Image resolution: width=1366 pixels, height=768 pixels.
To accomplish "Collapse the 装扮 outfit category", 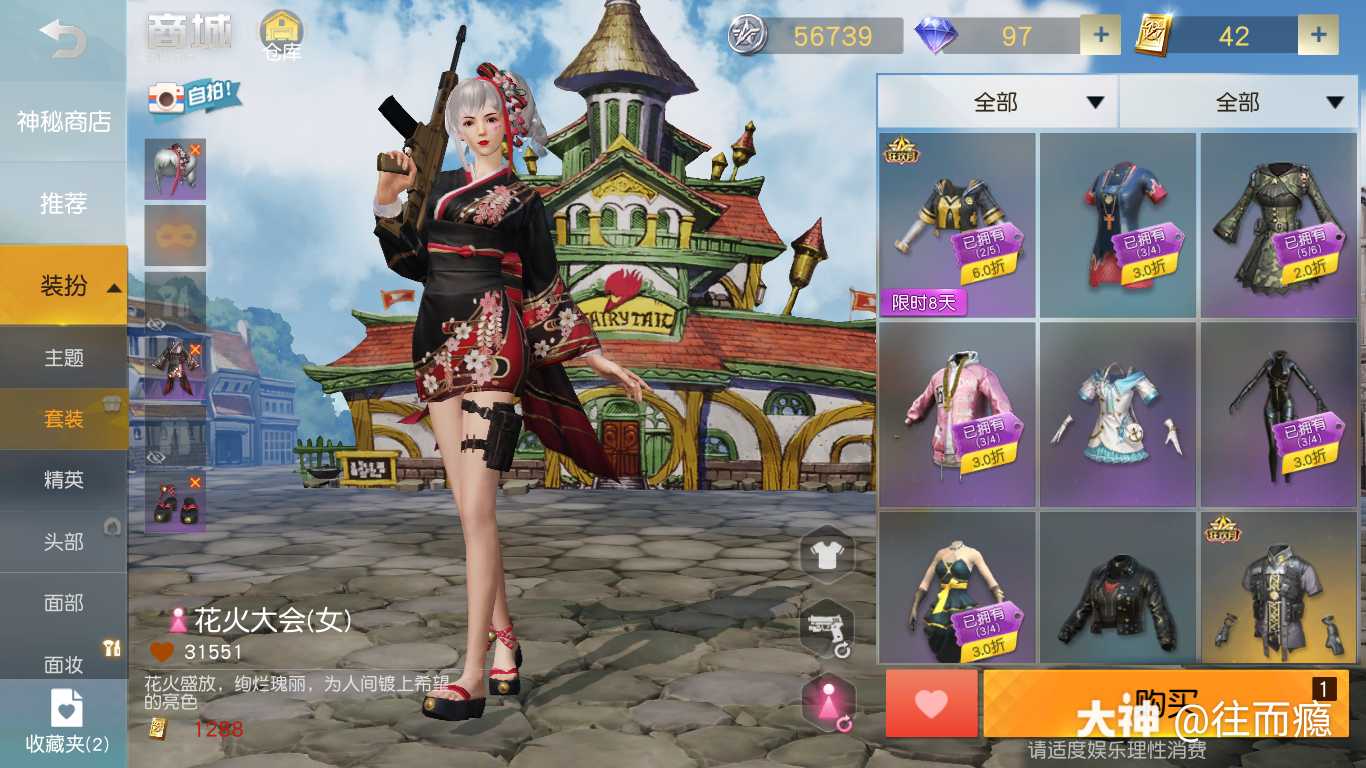I will pos(63,286).
